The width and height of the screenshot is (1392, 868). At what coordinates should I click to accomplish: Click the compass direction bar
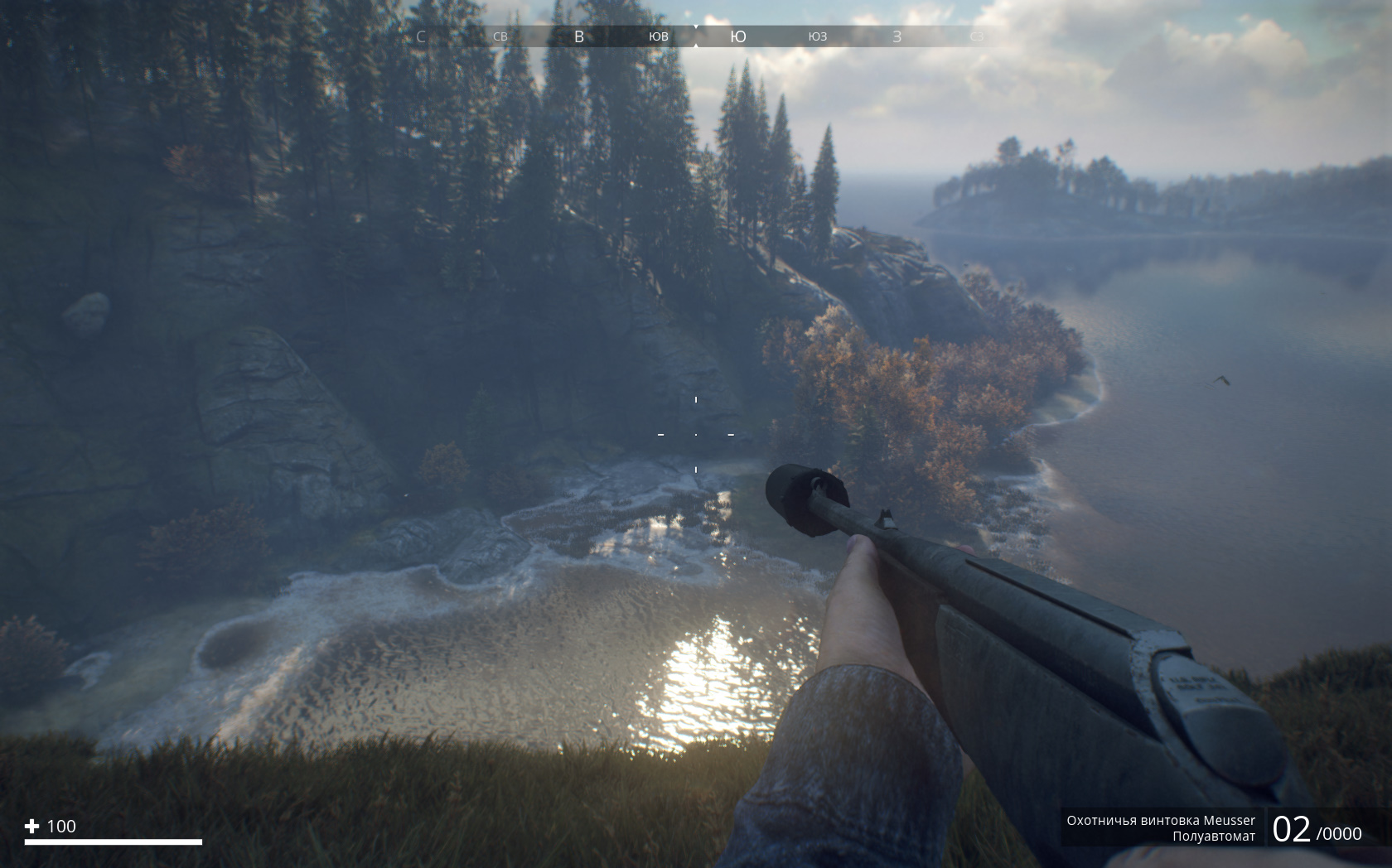pyautogui.click(x=696, y=36)
